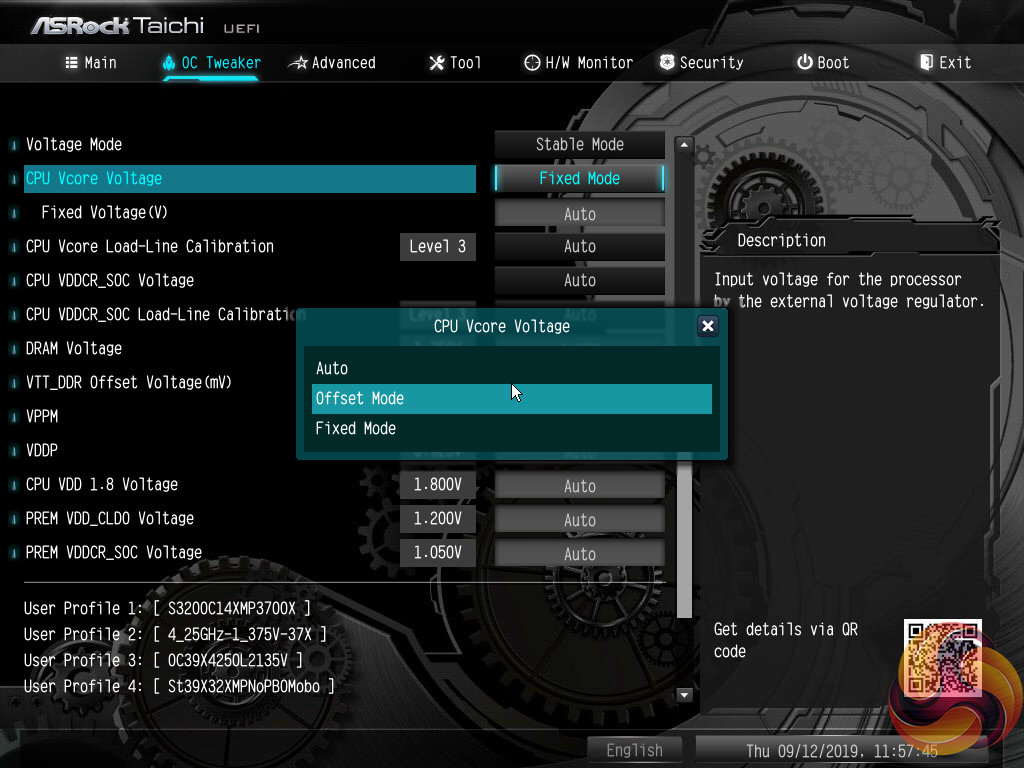Switch to the Main tab
Viewport: 1024px width, 768px height.
pos(91,62)
